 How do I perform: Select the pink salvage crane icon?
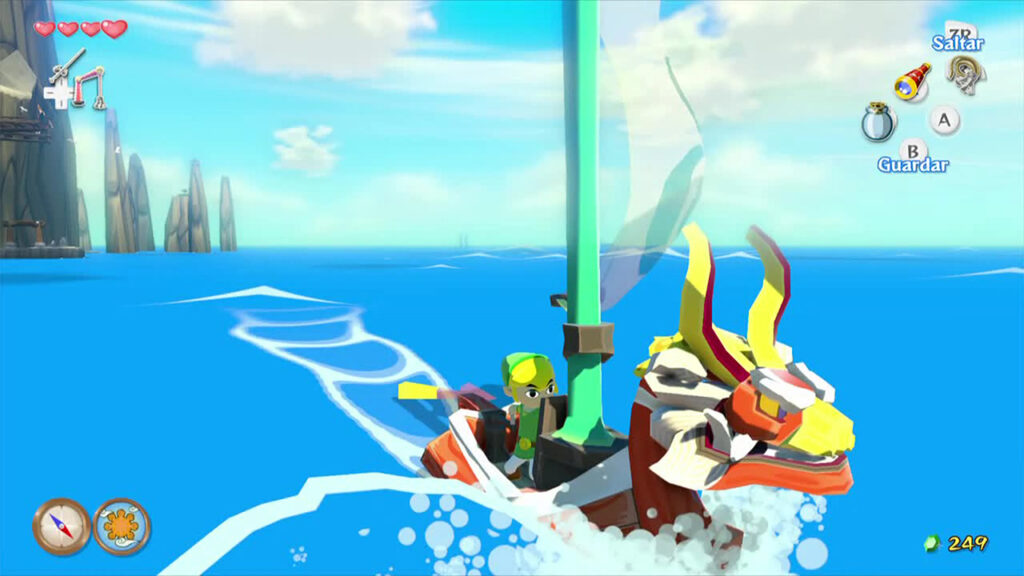click(91, 87)
